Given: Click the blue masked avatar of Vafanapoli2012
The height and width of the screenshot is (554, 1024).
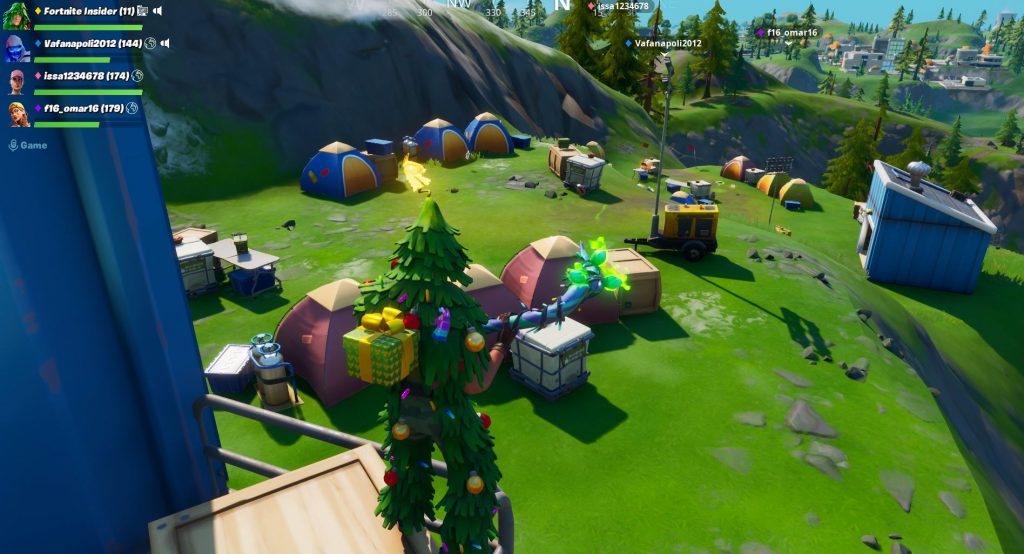Looking at the screenshot, I should [17, 48].
